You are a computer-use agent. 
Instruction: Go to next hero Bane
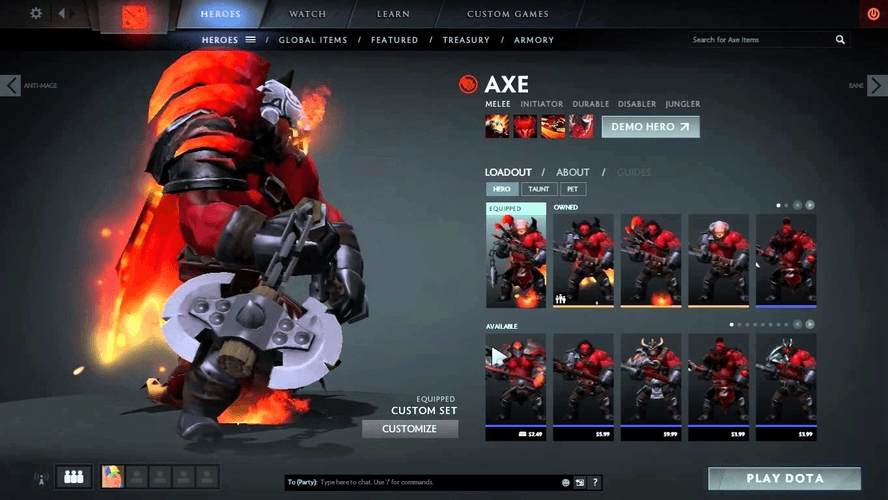(x=876, y=86)
